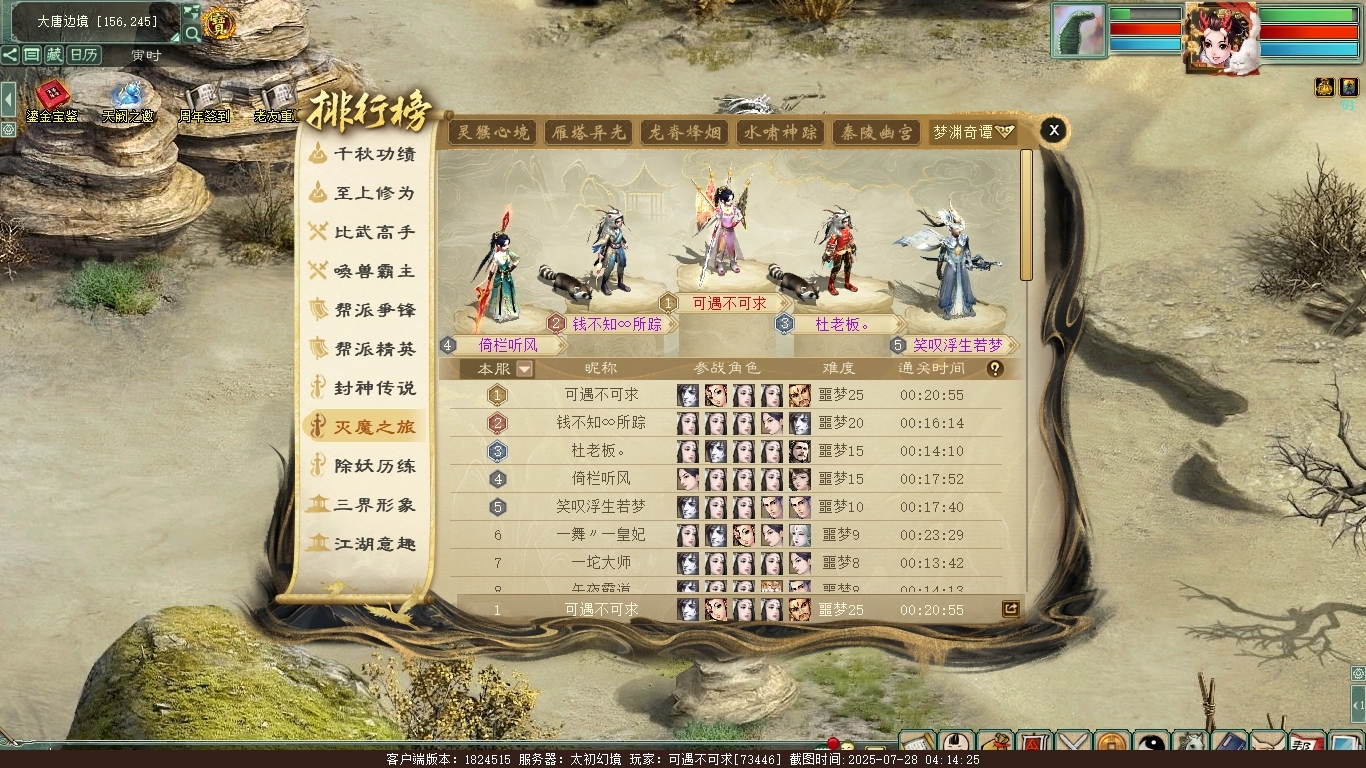The height and width of the screenshot is (768, 1366).
Task: Open the 本服 server filter dropdown
Action: coord(524,369)
